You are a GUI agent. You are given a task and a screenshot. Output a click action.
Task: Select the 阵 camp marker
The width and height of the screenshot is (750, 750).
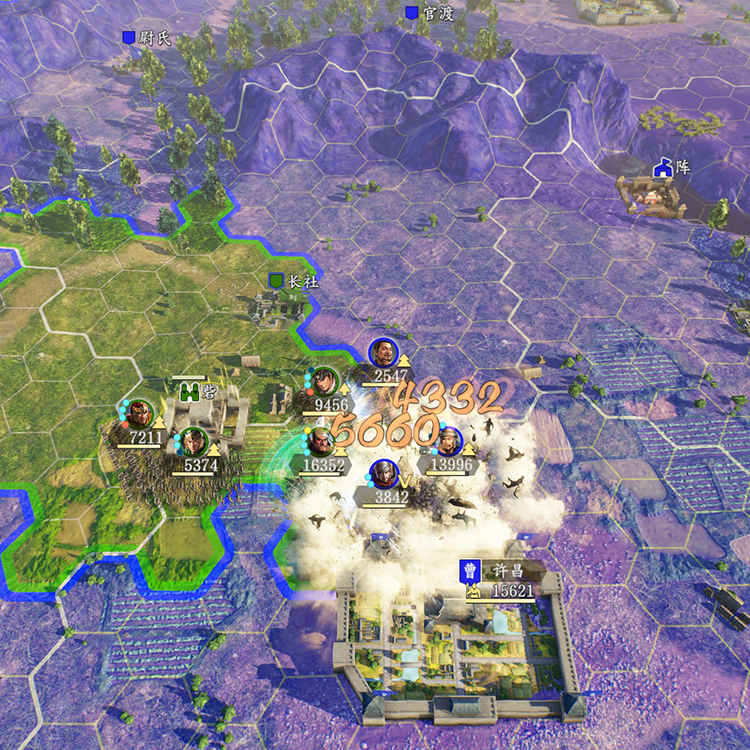[x=672, y=168]
